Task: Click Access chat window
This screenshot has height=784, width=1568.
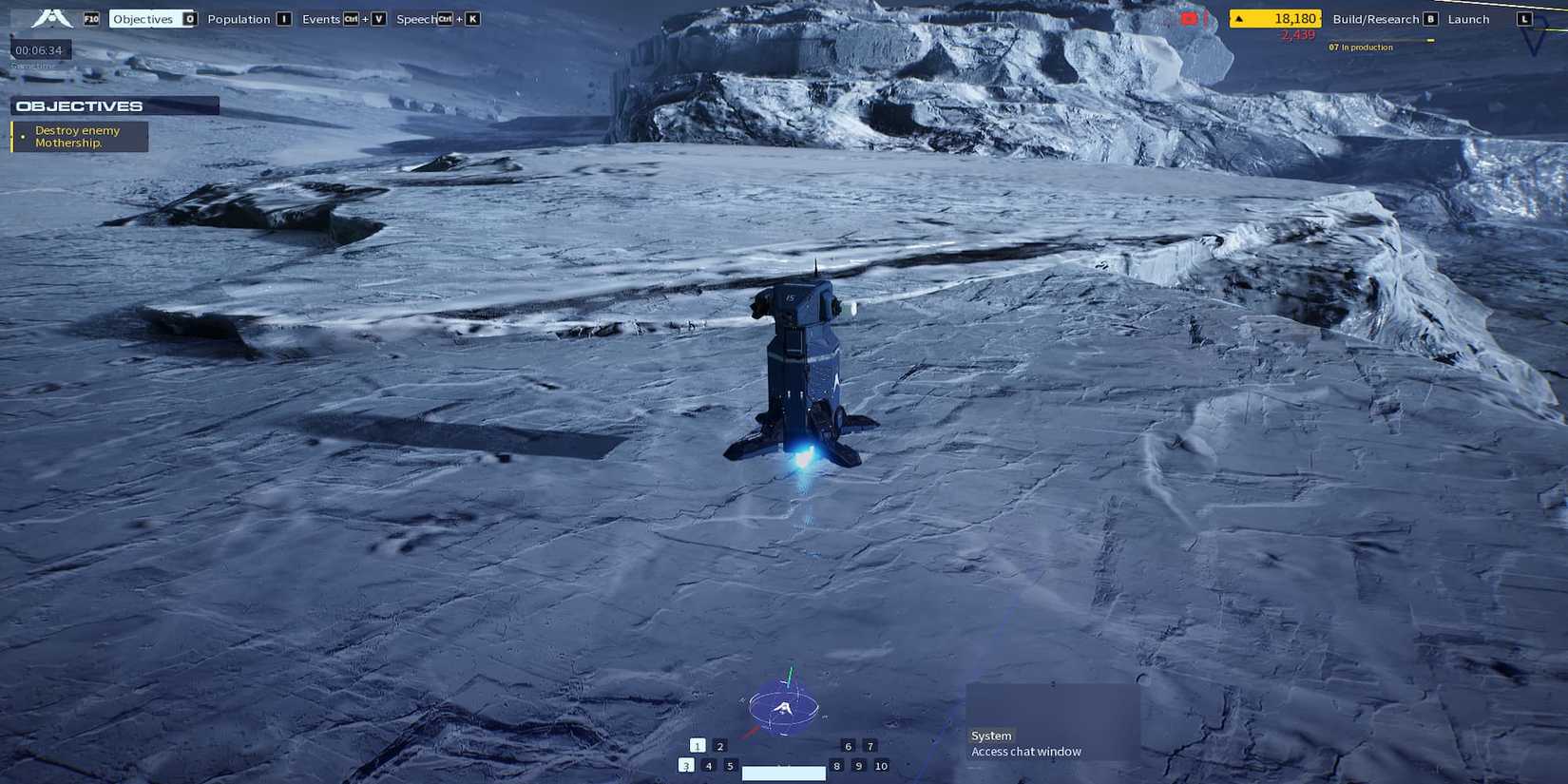Action: click(x=1025, y=751)
